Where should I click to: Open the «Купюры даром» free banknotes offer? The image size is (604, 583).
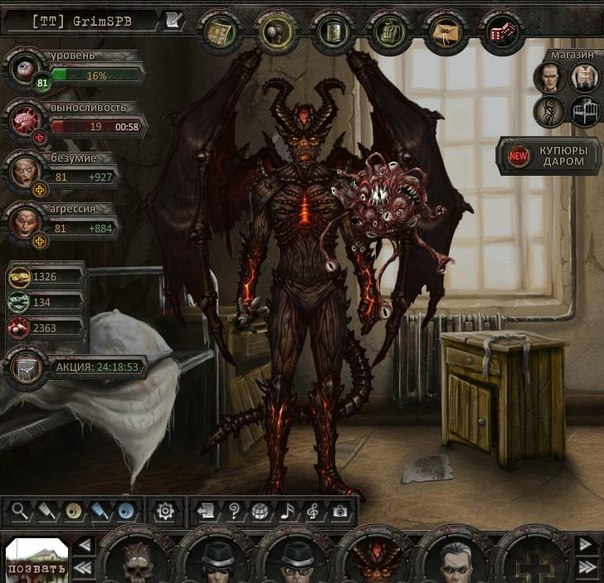tap(552, 154)
